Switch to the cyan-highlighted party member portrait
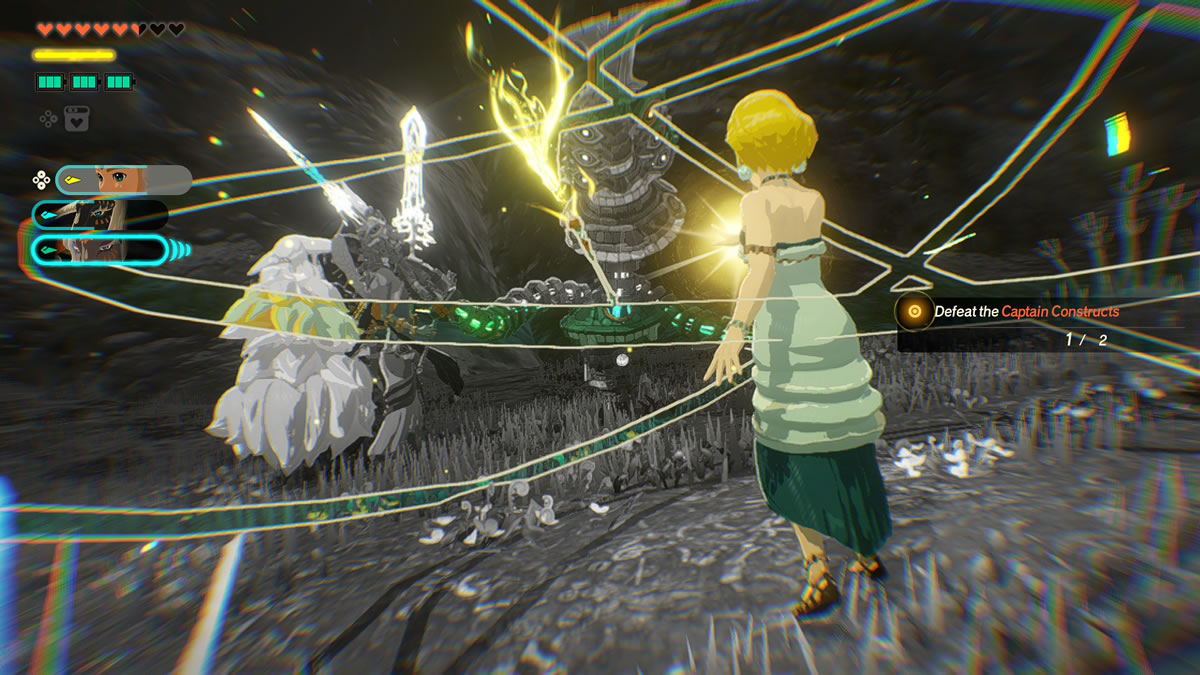Screen dimensions: 1200x675 click(x=100, y=249)
